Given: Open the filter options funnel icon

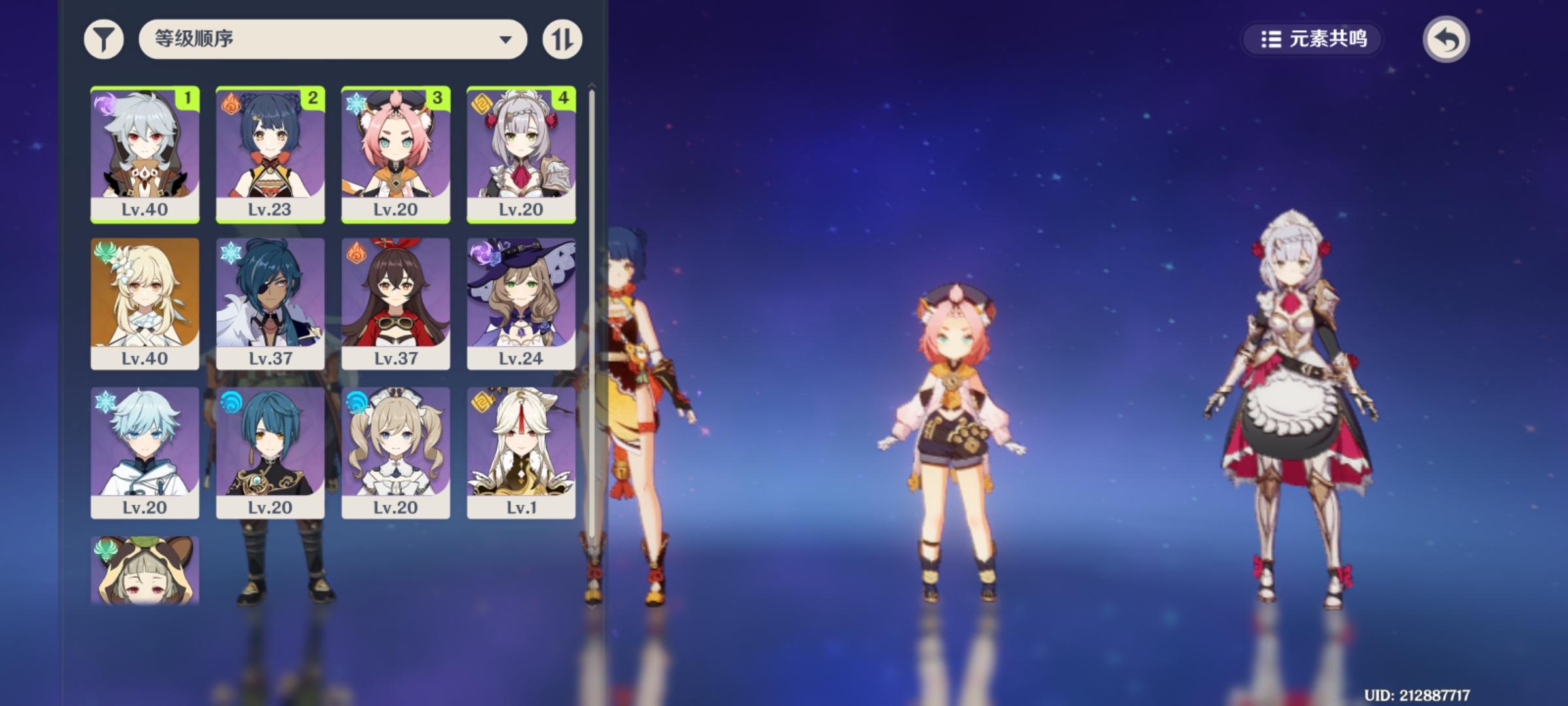Looking at the screenshot, I should [x=103, y=39].
